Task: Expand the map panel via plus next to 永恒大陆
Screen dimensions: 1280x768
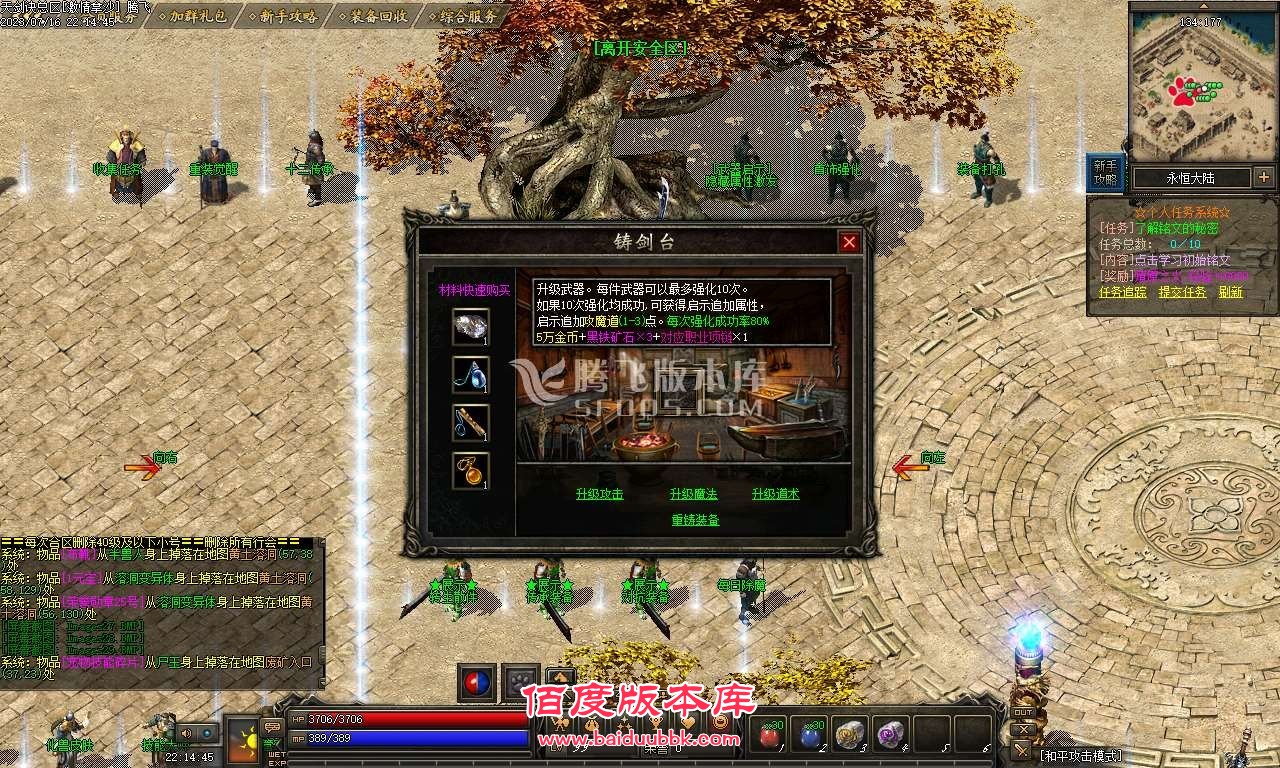Action: click(1264, 177)
